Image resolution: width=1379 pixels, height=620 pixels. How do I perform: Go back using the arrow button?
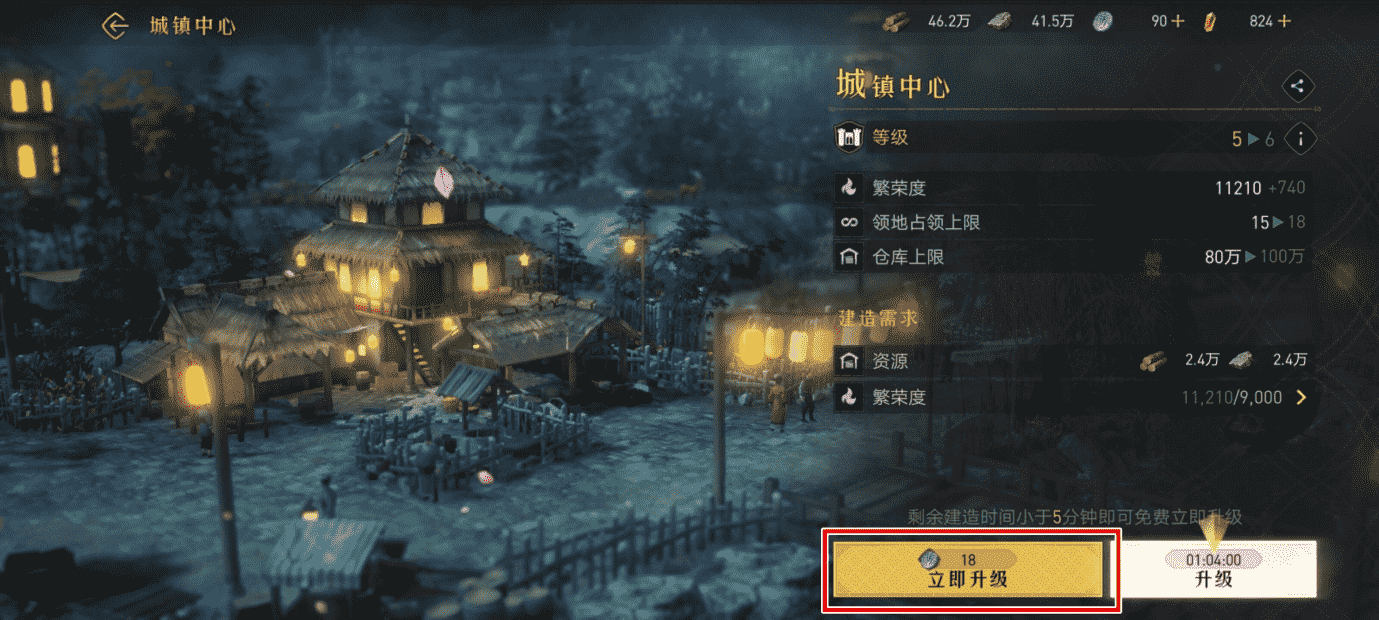coord(117,26)
